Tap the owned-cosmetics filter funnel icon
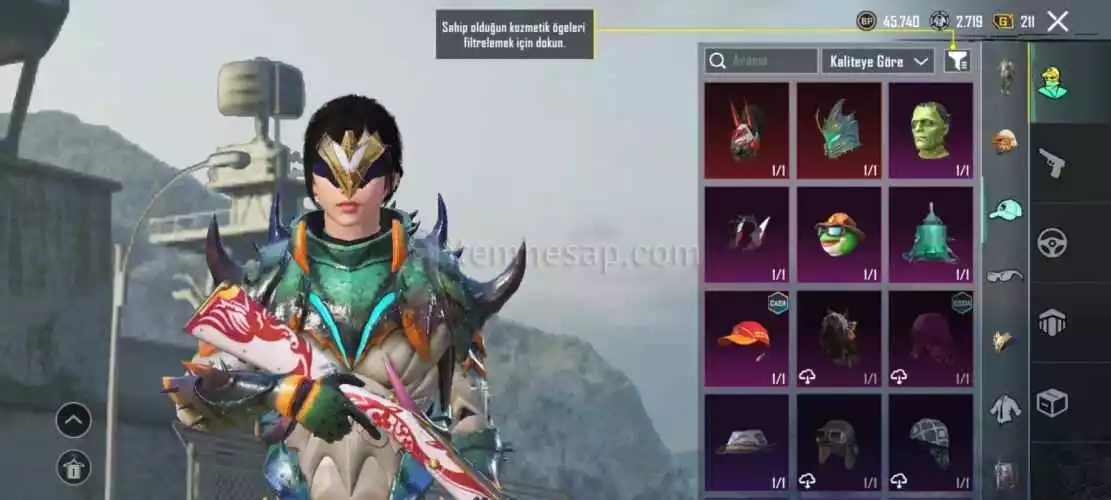Image resolution: width=1111 pixels, height=500 pixels. [957, 61]
